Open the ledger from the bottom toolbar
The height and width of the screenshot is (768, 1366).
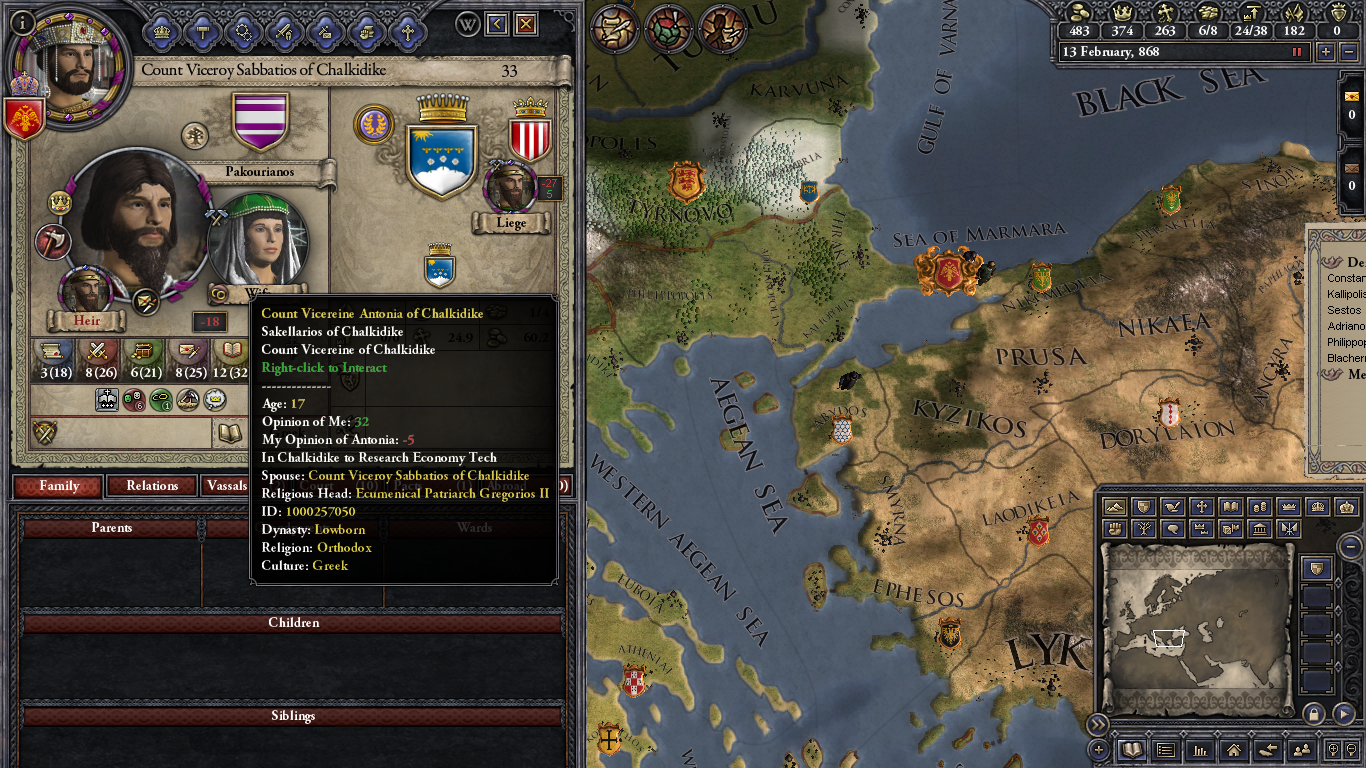(1131, 750)
